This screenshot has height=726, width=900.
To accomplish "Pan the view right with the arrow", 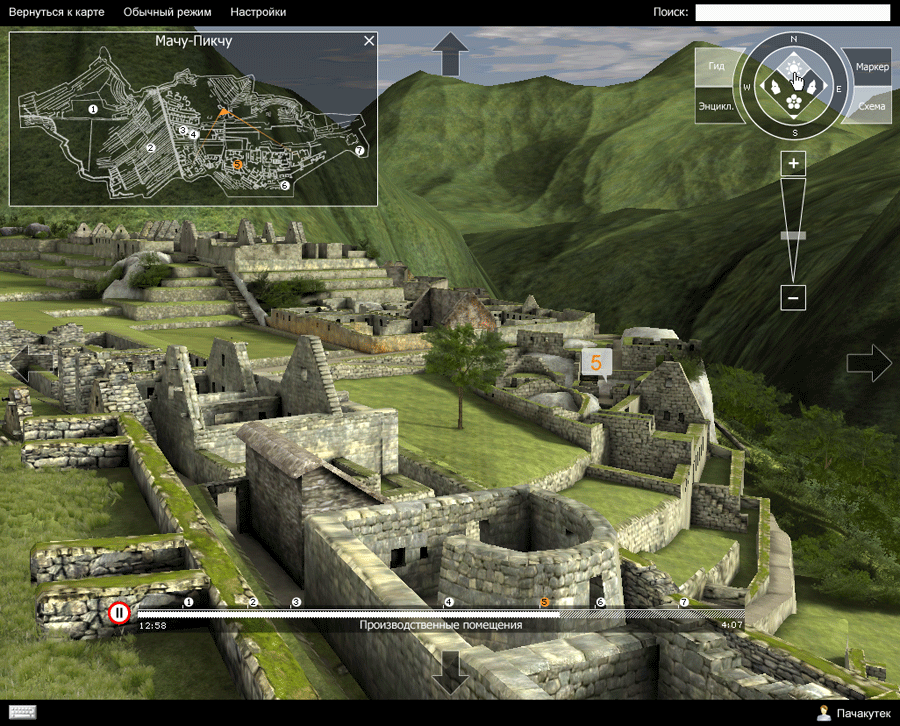I will (x=868, y=362).
